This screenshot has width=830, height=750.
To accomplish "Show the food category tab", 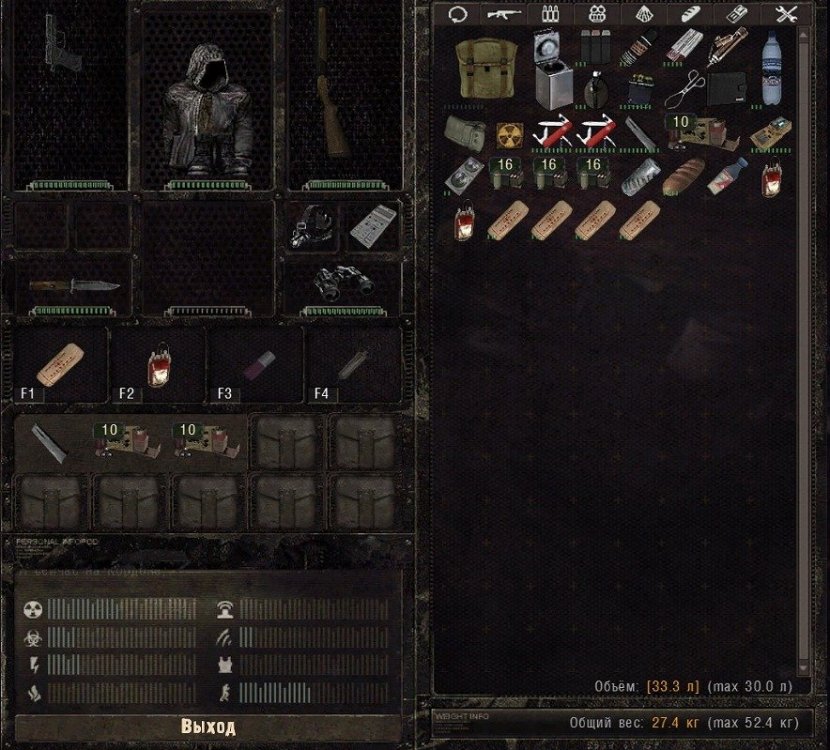I will tap(692, 14).
